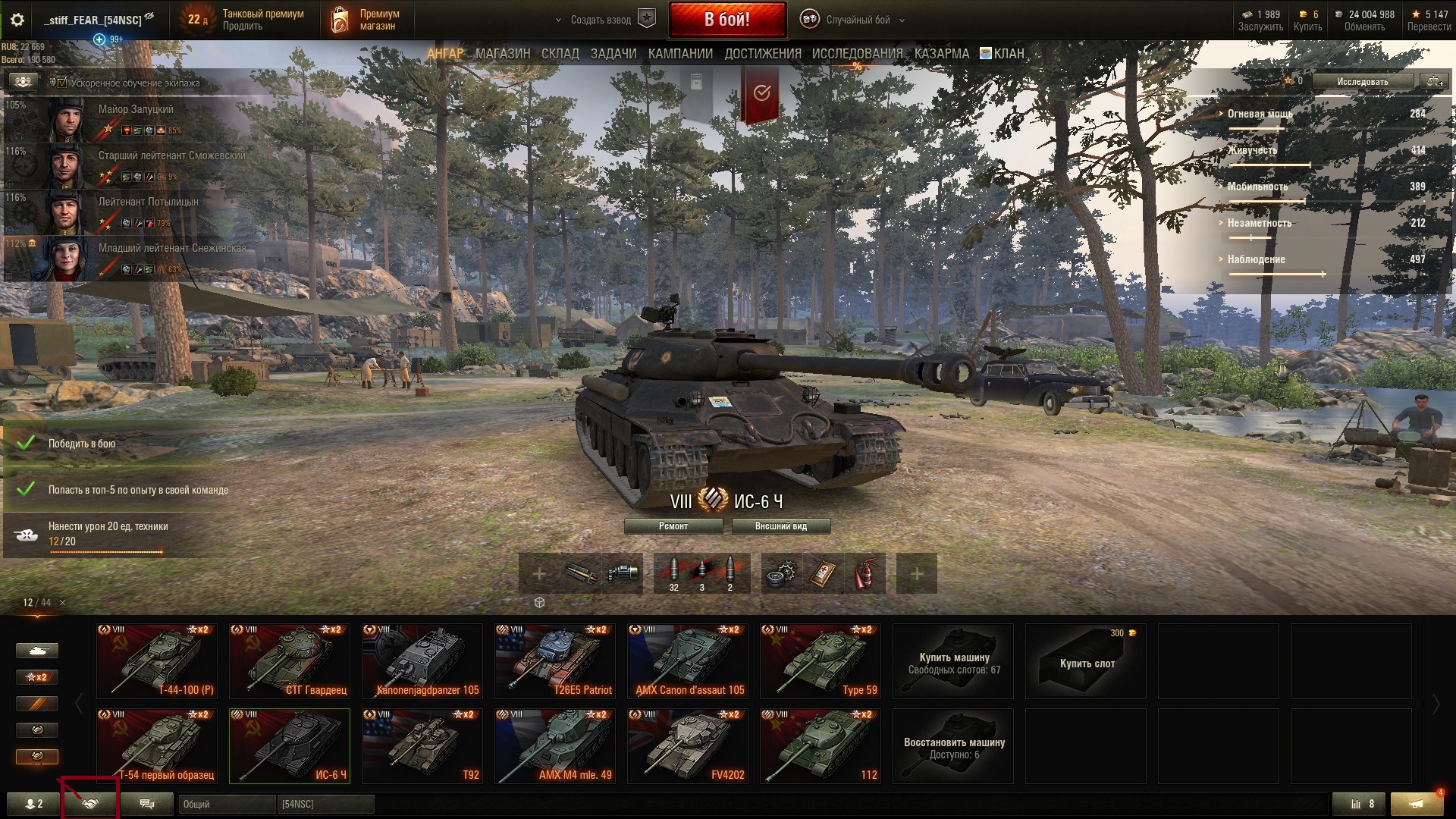Start battle with the red В бой! button

pyautogui.click(x=726, y=20)
